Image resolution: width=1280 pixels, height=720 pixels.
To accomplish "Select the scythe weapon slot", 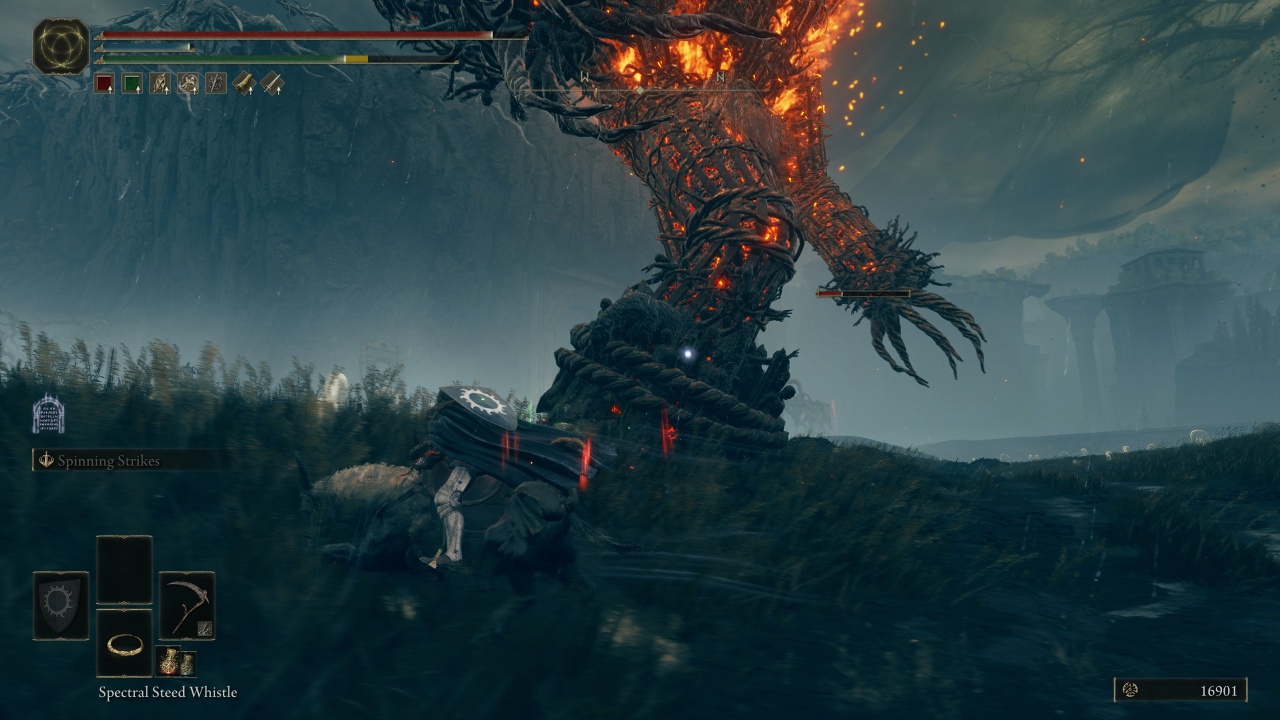I will 187,605.
